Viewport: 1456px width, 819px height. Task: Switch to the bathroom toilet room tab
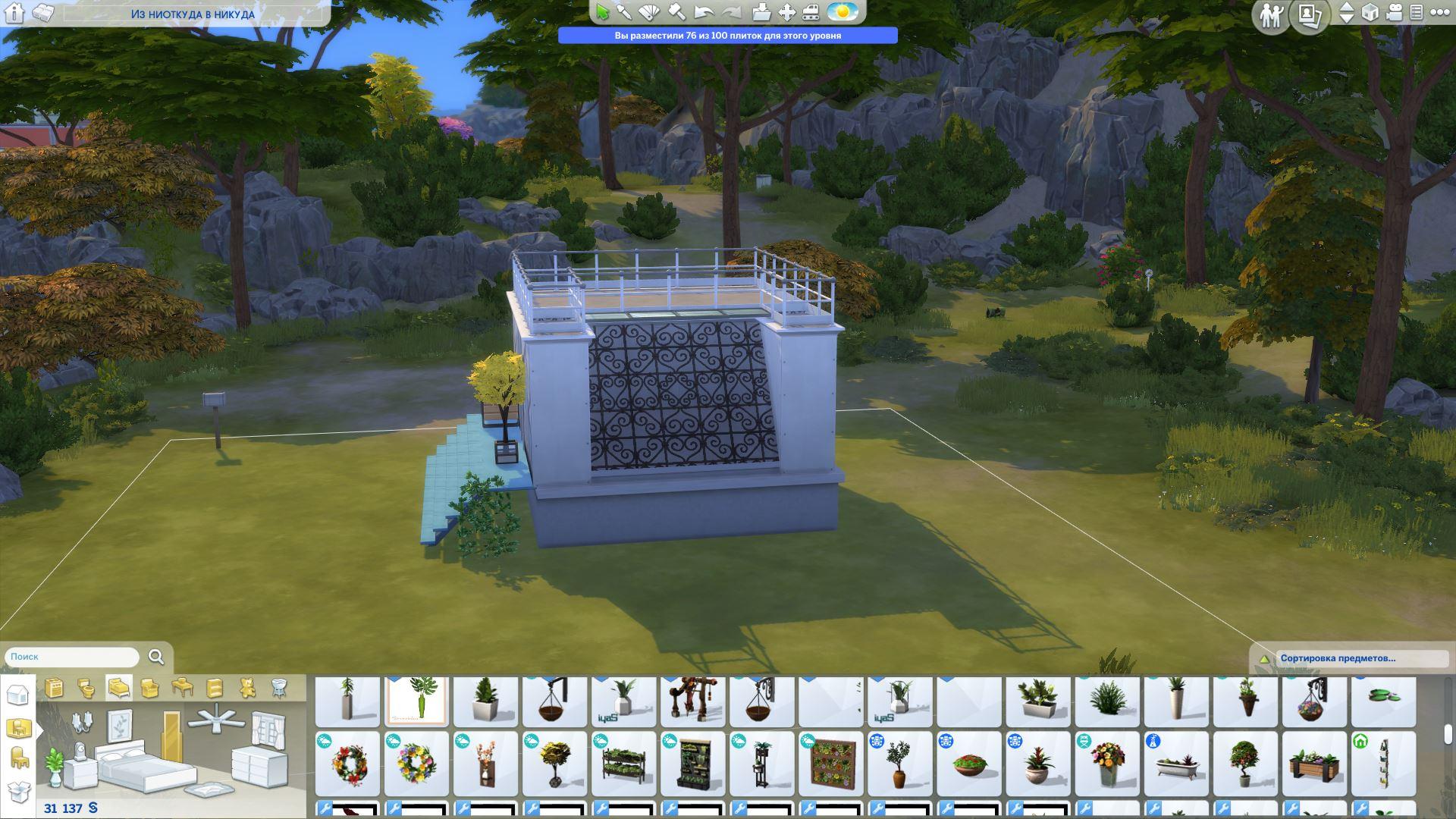coord(86,688)
